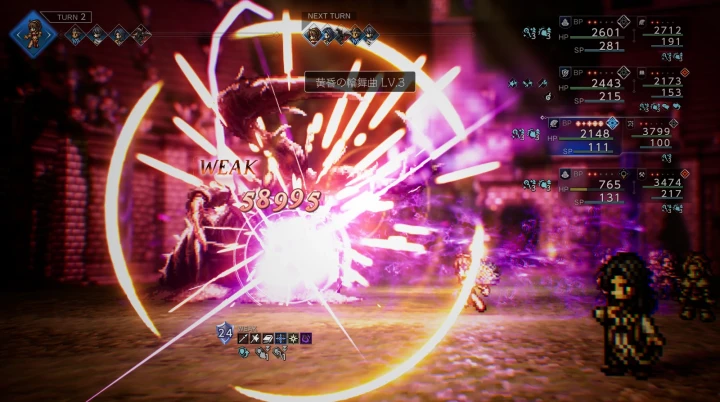Select the current-turn character portrait
Image resolution: width=720 pixels, height=402 pixels.
32,31
